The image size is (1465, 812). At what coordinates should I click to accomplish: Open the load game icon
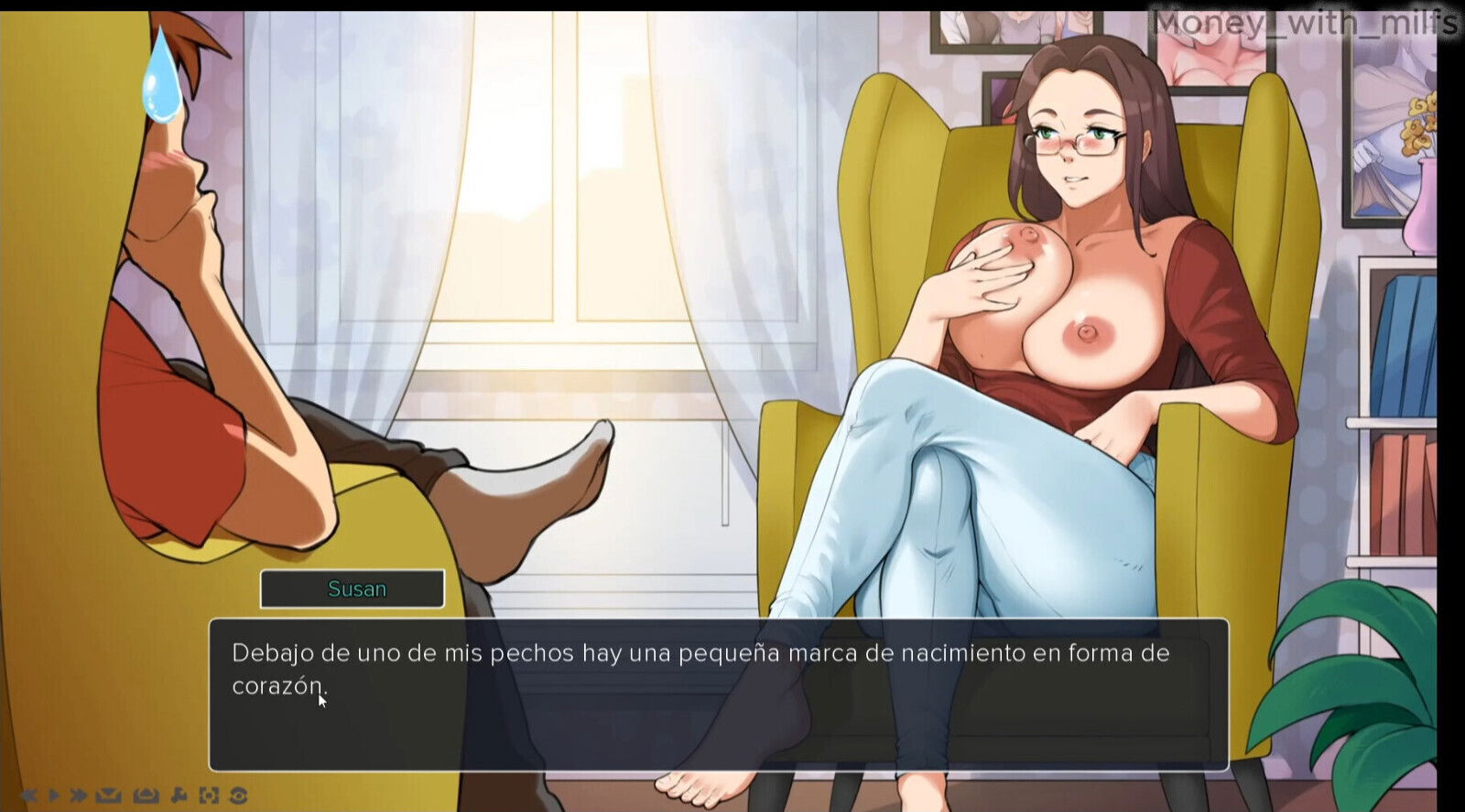pyautogui.click(x=145, y=795)
